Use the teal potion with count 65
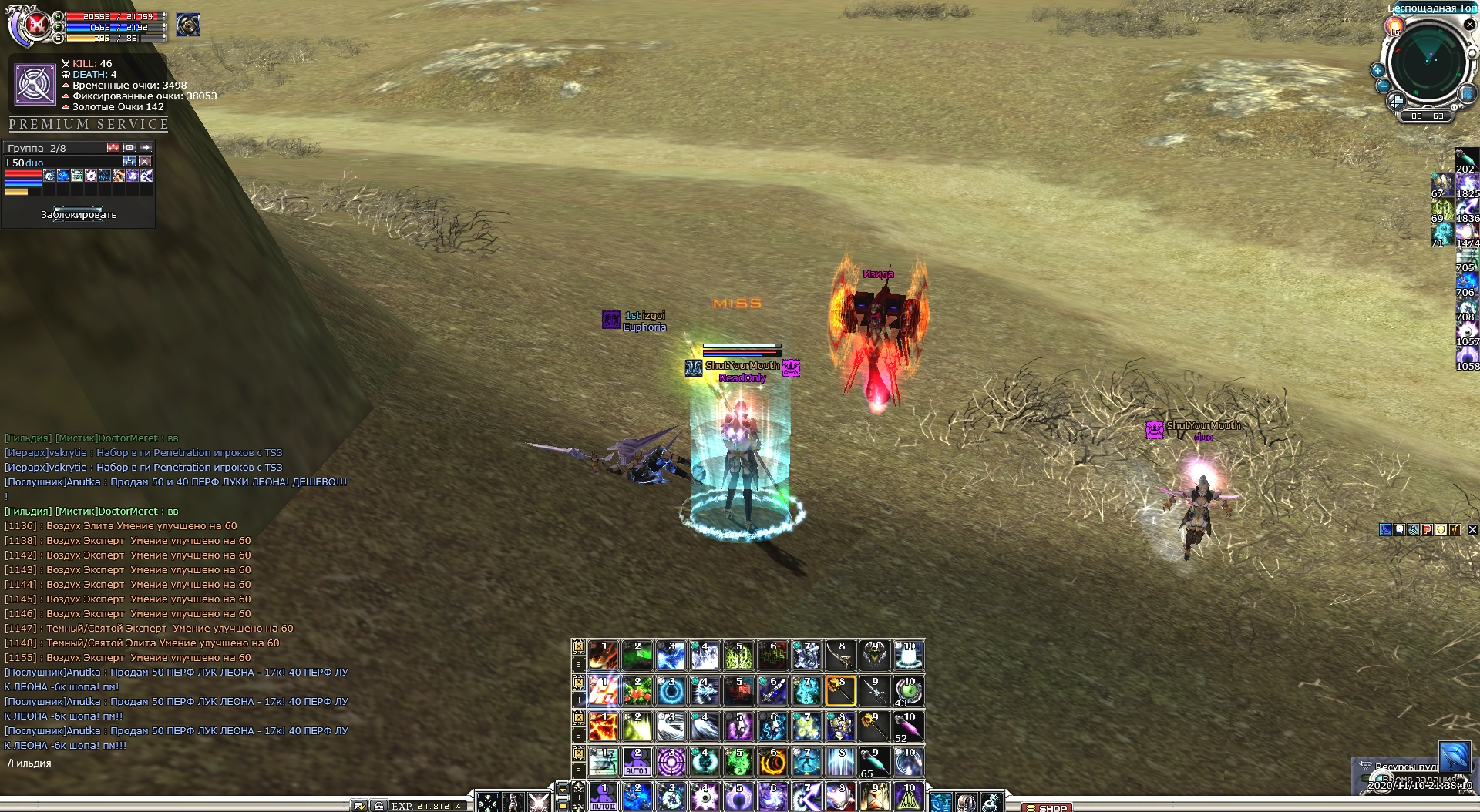 click(x=874, y=762)
